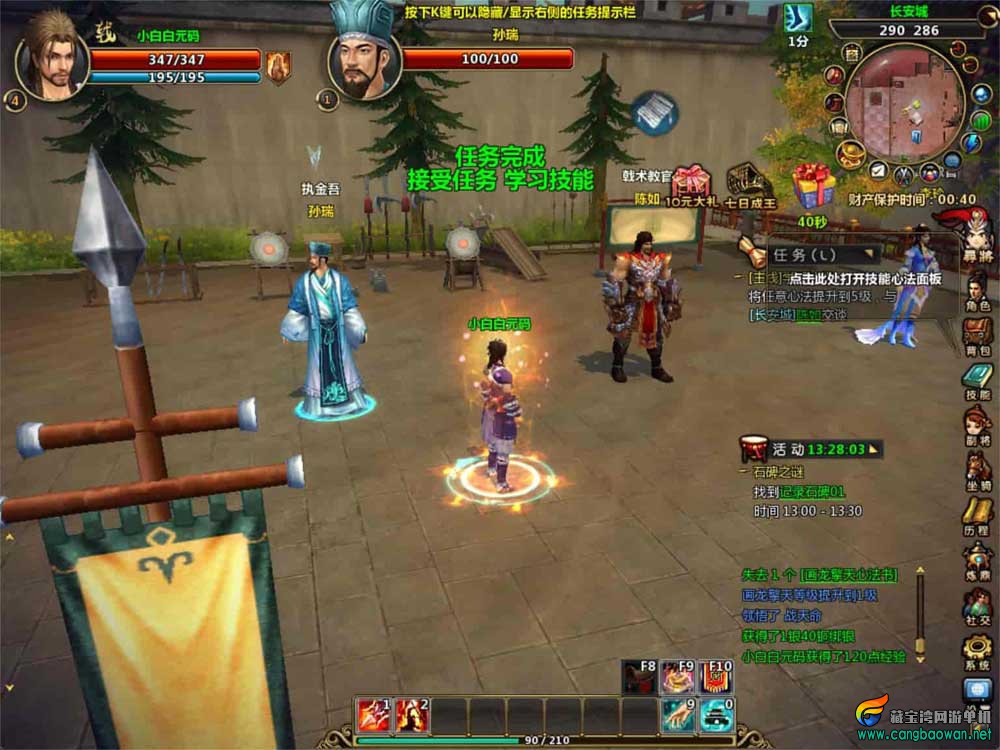Use the skill in hotbar slot 1
The width and height of the screenshot is (1000, 750).
pos(373,714)
